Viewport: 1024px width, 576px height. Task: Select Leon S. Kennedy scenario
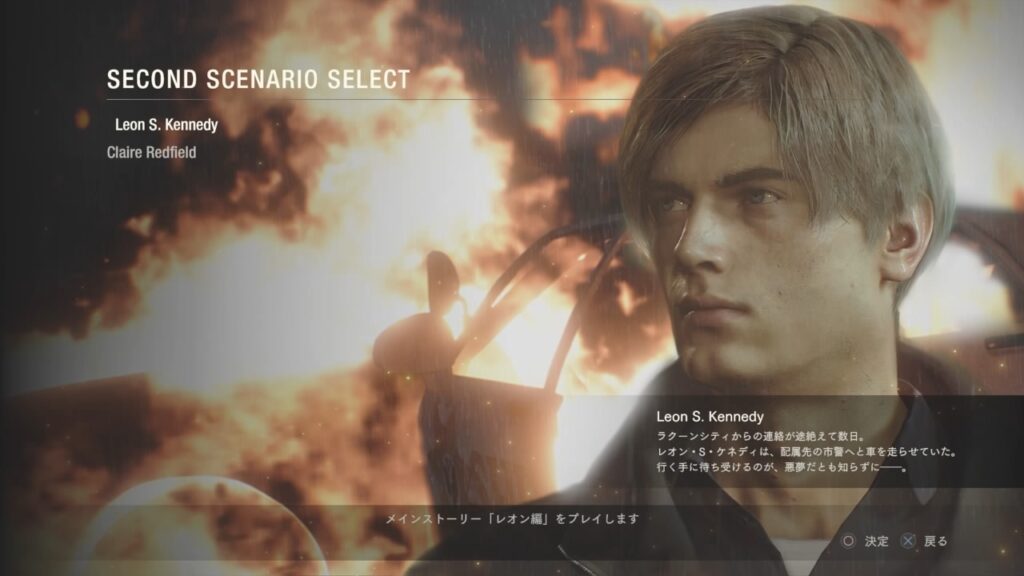[166, 126]
